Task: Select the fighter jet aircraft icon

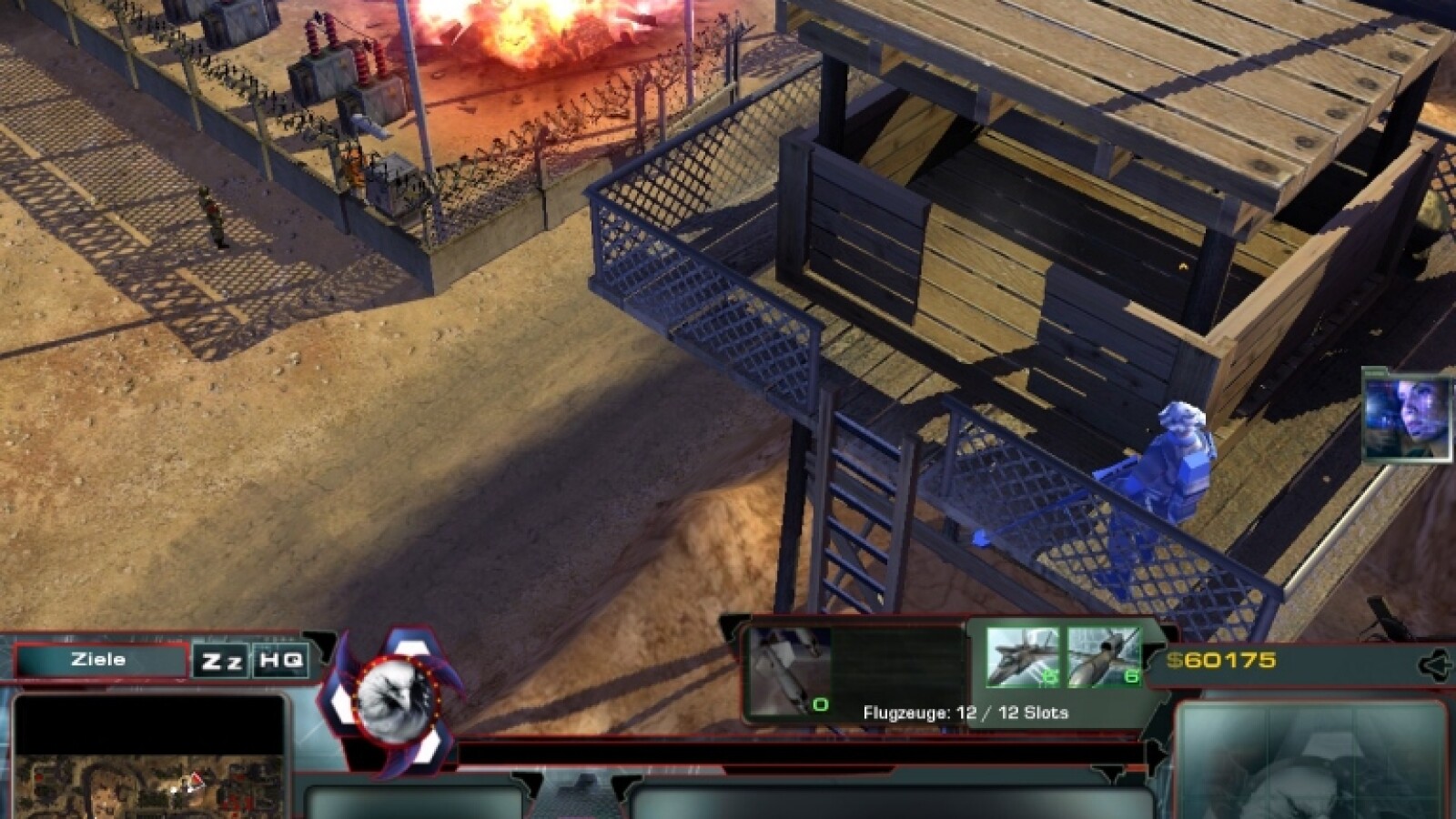Action: [1023, 657]
